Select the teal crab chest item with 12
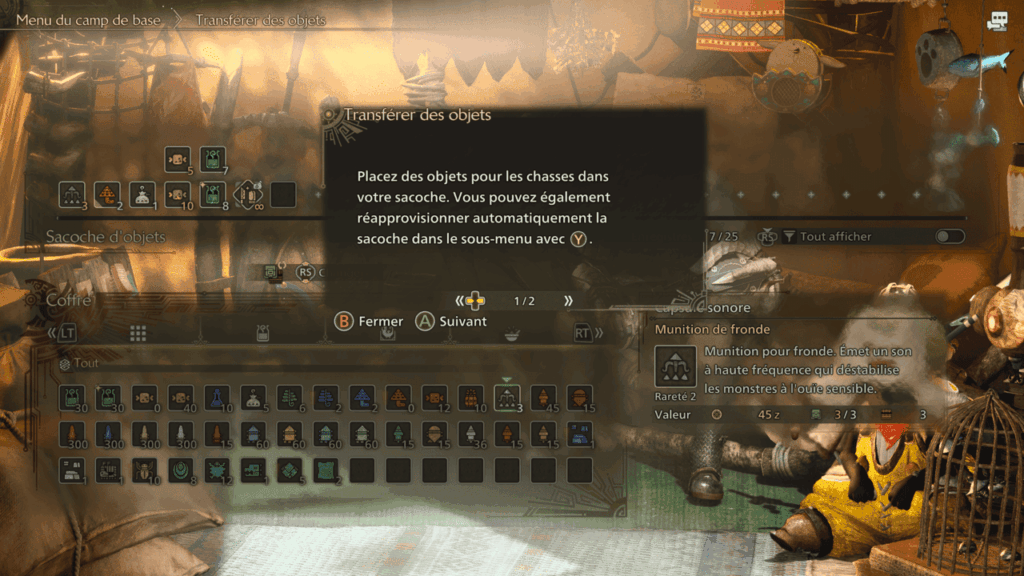Viewport: 1024px width, 576px height. [x=217, y=470]
